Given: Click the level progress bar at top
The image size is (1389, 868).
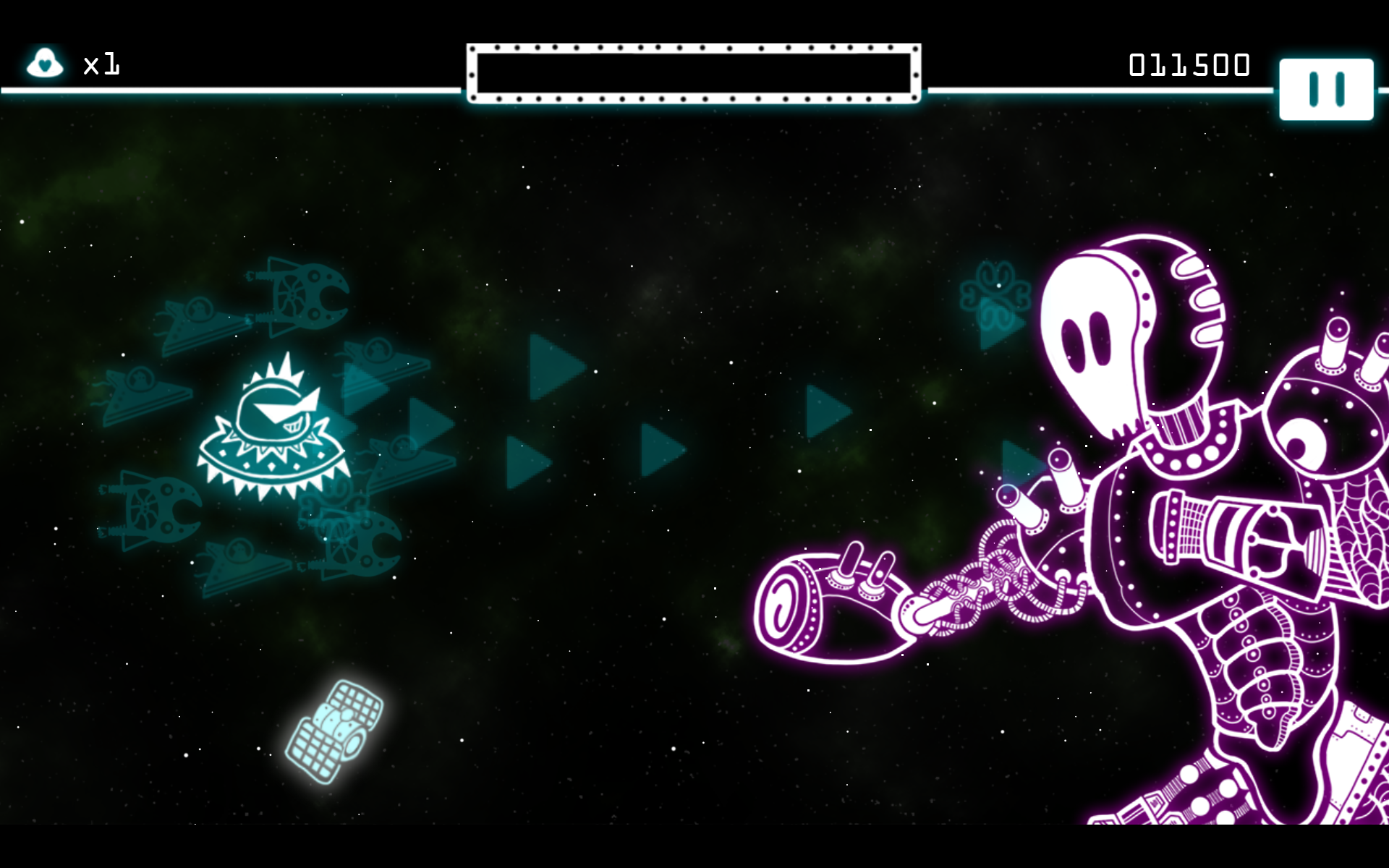Looking at the screenshot, I should 694,72.
